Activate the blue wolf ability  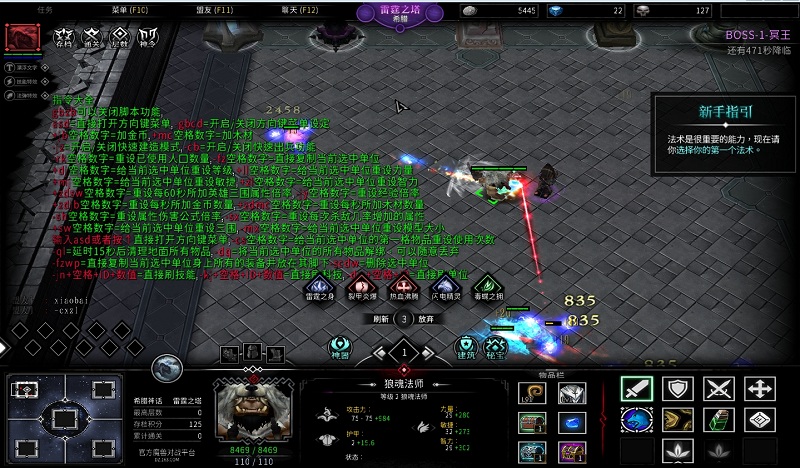637,421
